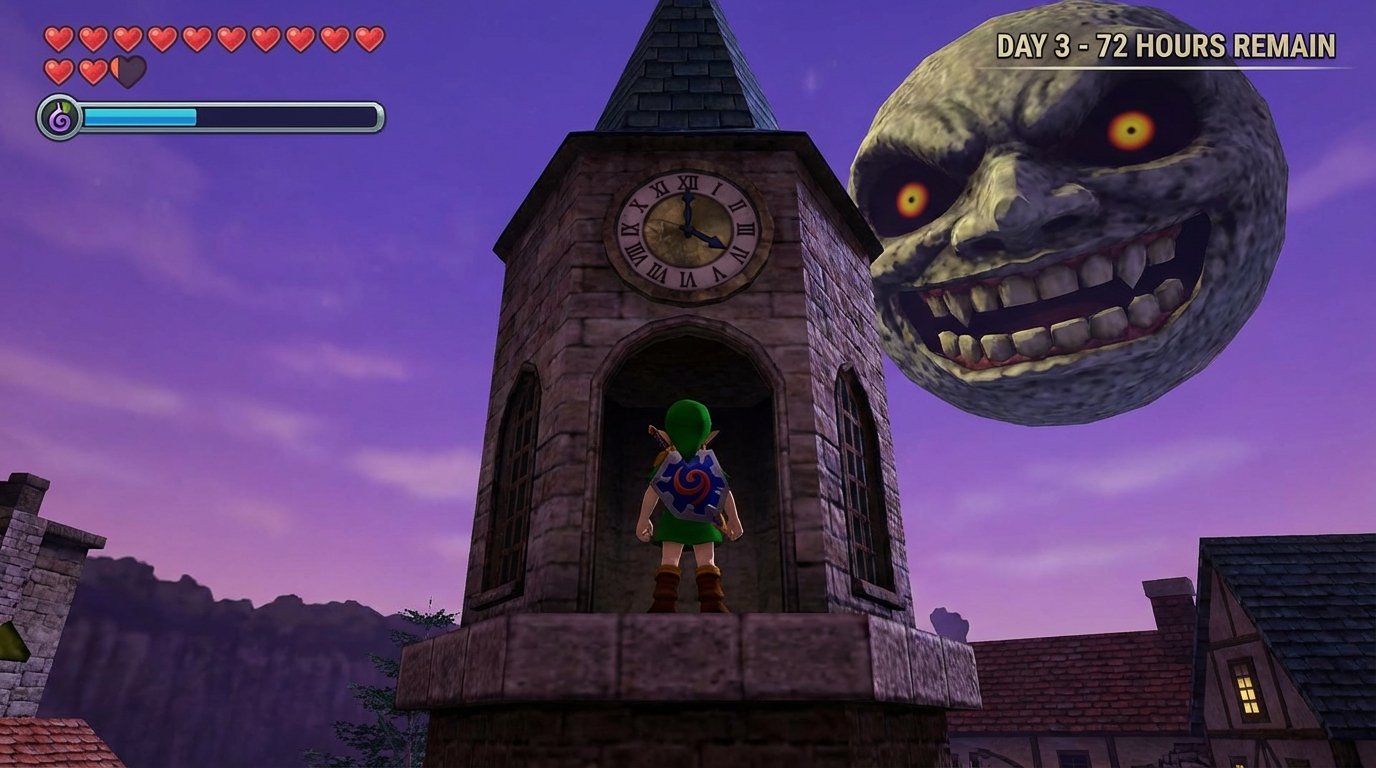Click Link standing in the alcove
The image size is (1376, 768).
(685, 500)
